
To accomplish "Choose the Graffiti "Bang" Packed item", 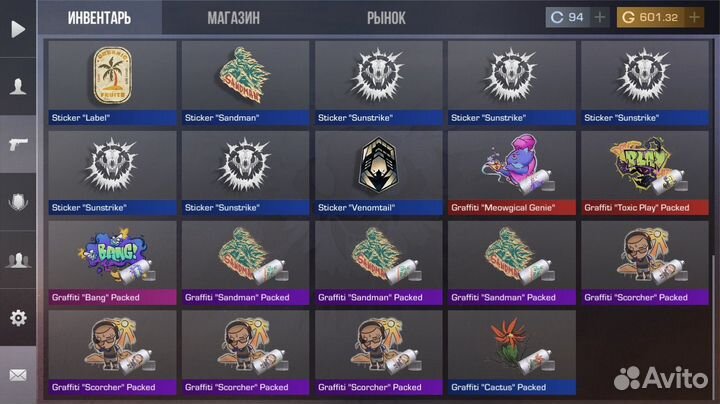I will [112, 262].
